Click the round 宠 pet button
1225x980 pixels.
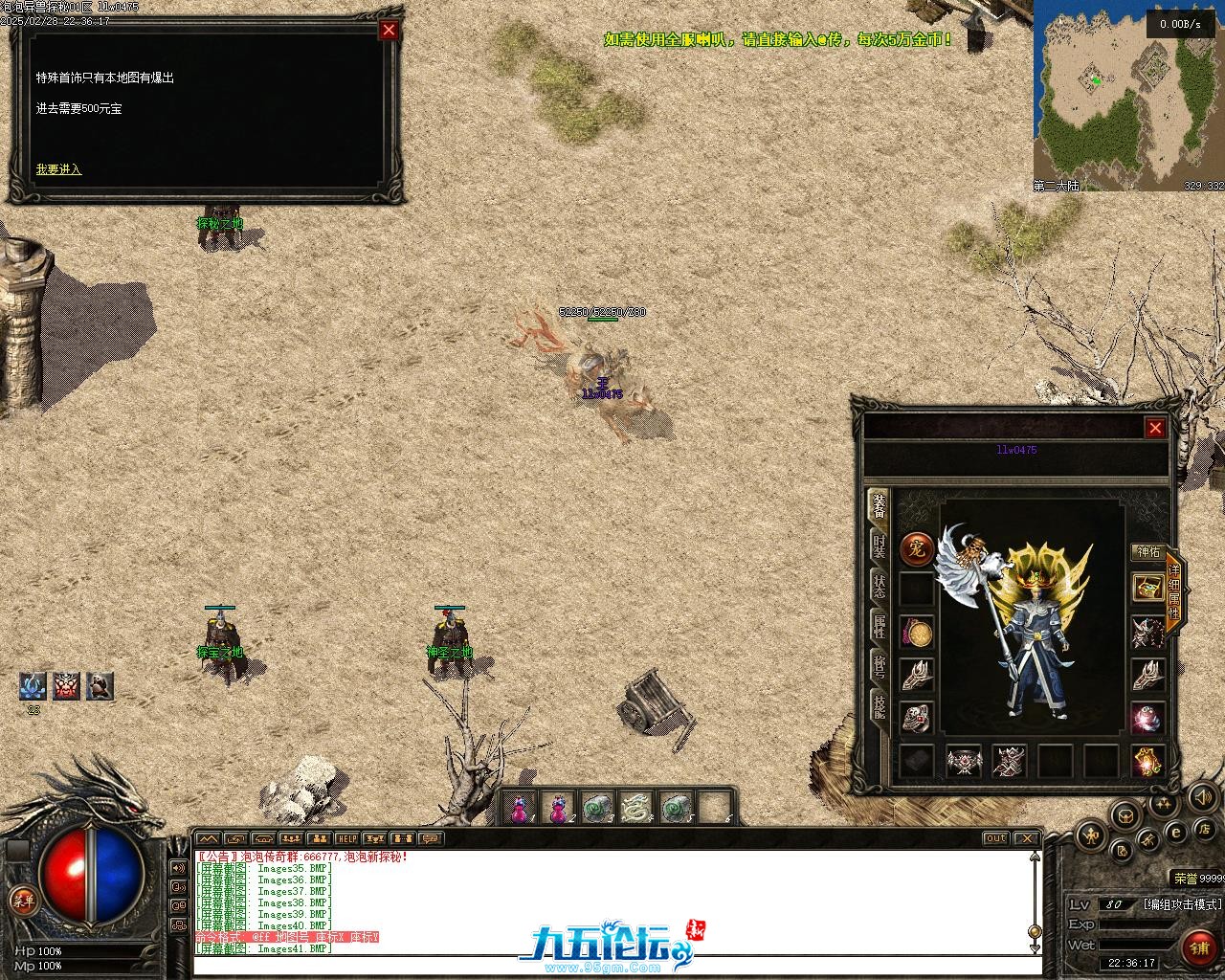click(x=916, y=549)
